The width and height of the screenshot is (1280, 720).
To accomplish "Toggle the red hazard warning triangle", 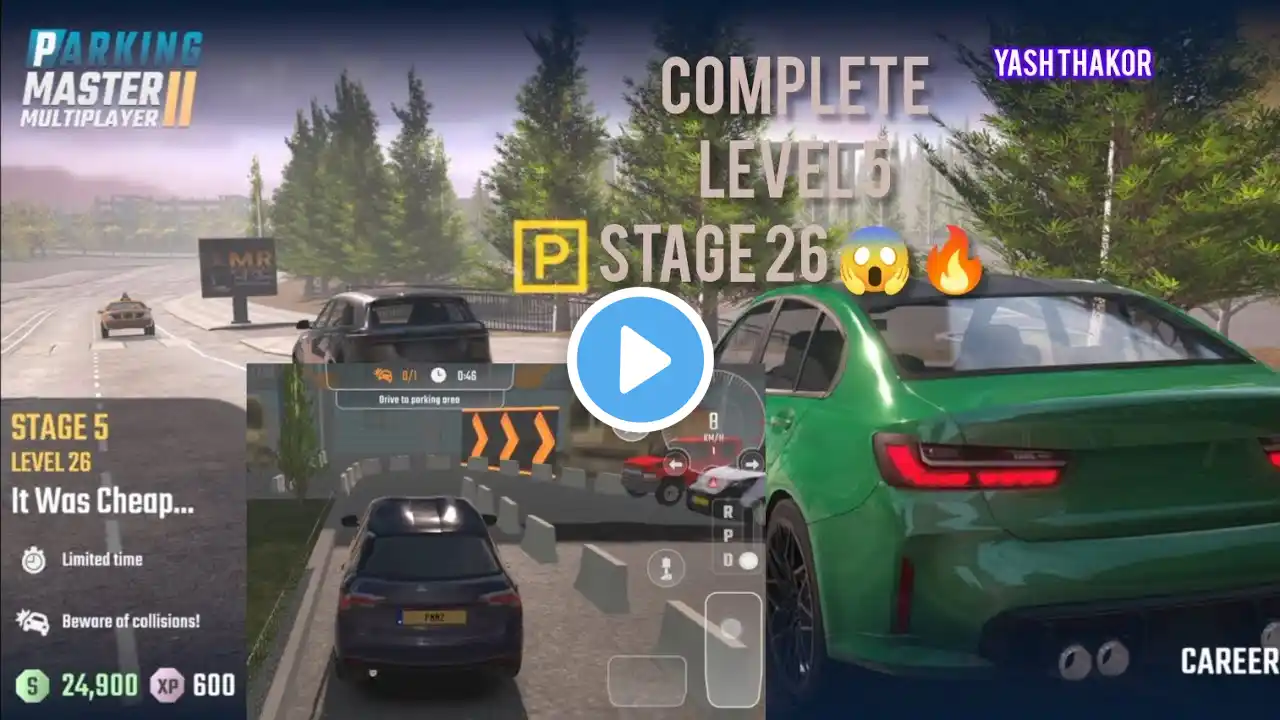I will 713,481.
